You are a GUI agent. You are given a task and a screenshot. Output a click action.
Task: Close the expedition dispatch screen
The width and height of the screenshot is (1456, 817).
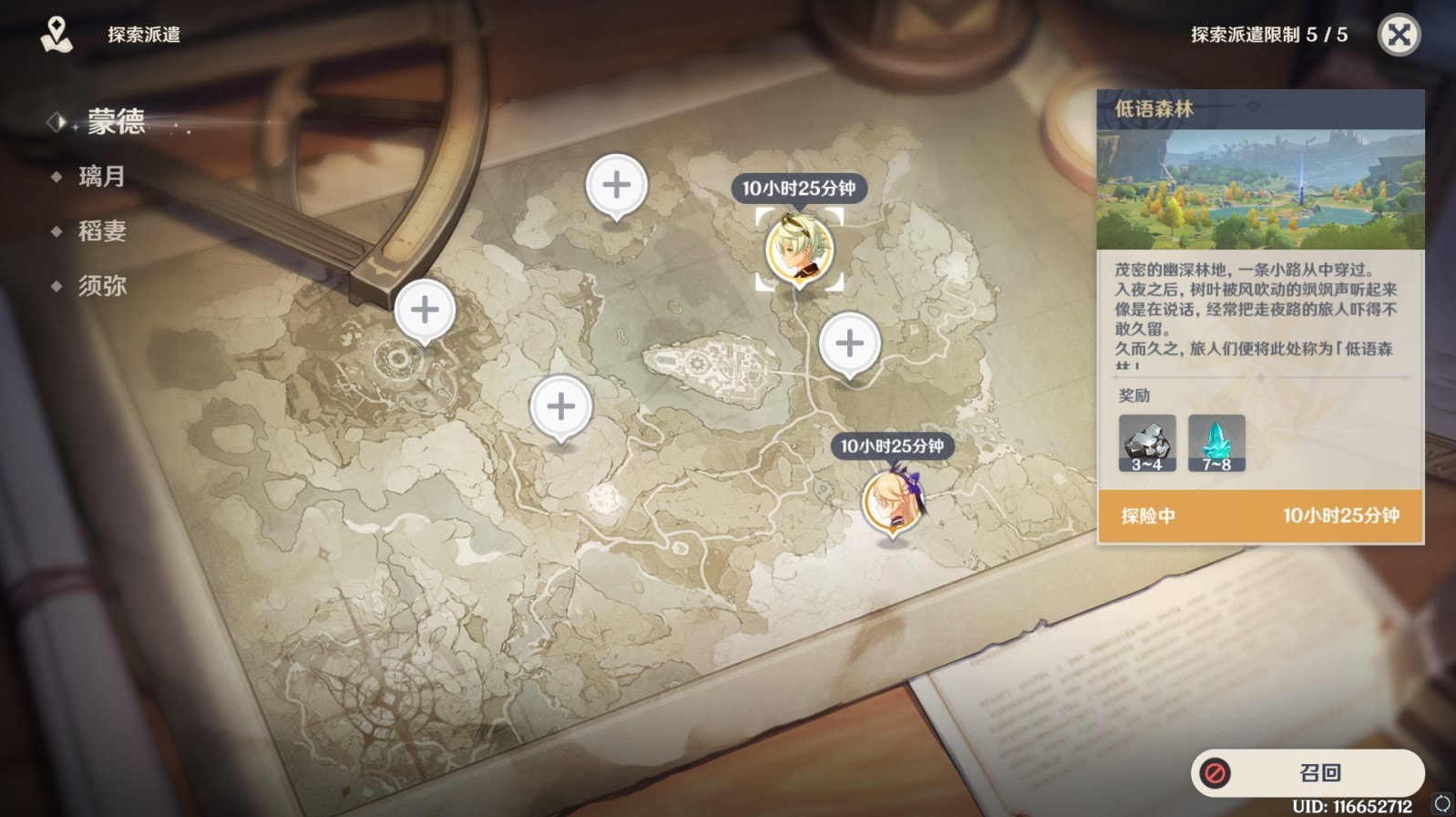click(1399, 36)
